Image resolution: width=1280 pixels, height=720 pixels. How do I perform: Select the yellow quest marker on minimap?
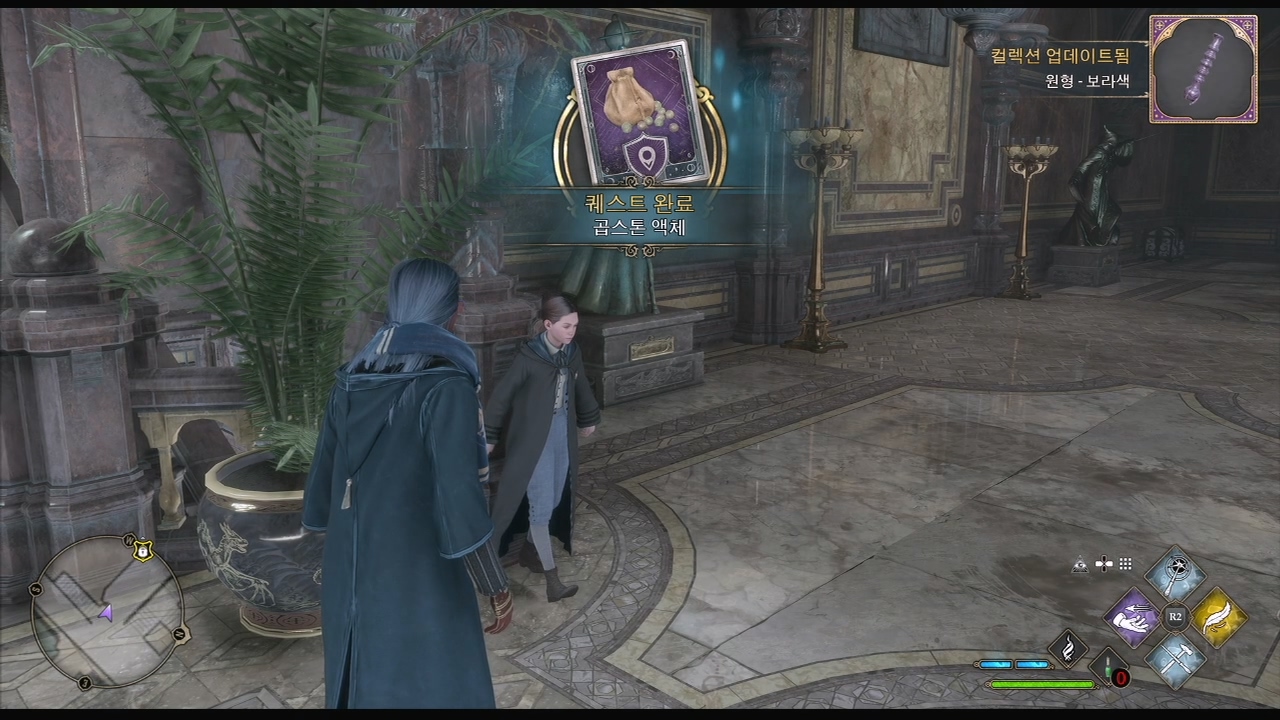pyautogui.click(x=143, y=550)
